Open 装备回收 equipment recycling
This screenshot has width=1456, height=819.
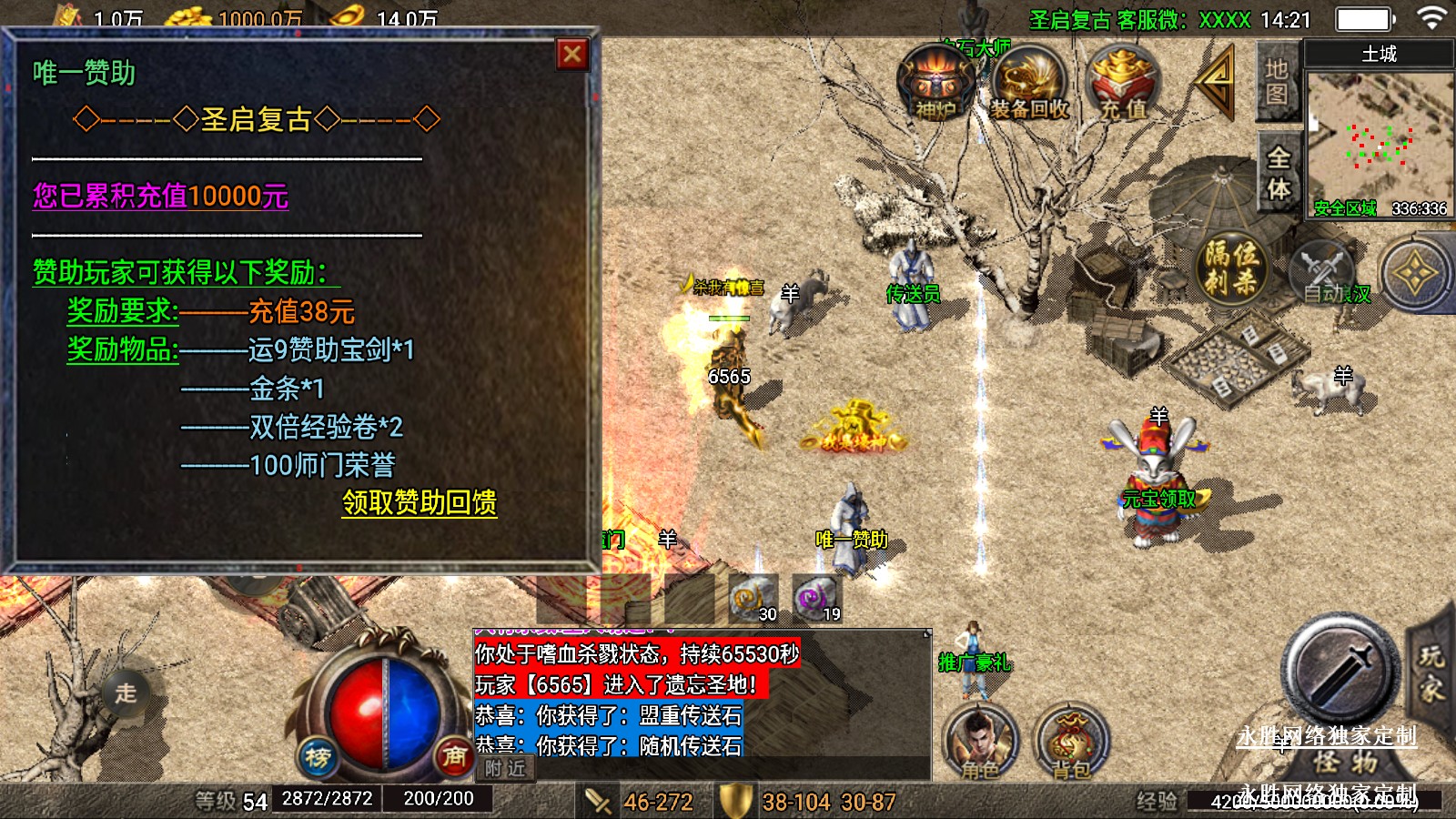pyautogui.click(x=1029, y=84)
